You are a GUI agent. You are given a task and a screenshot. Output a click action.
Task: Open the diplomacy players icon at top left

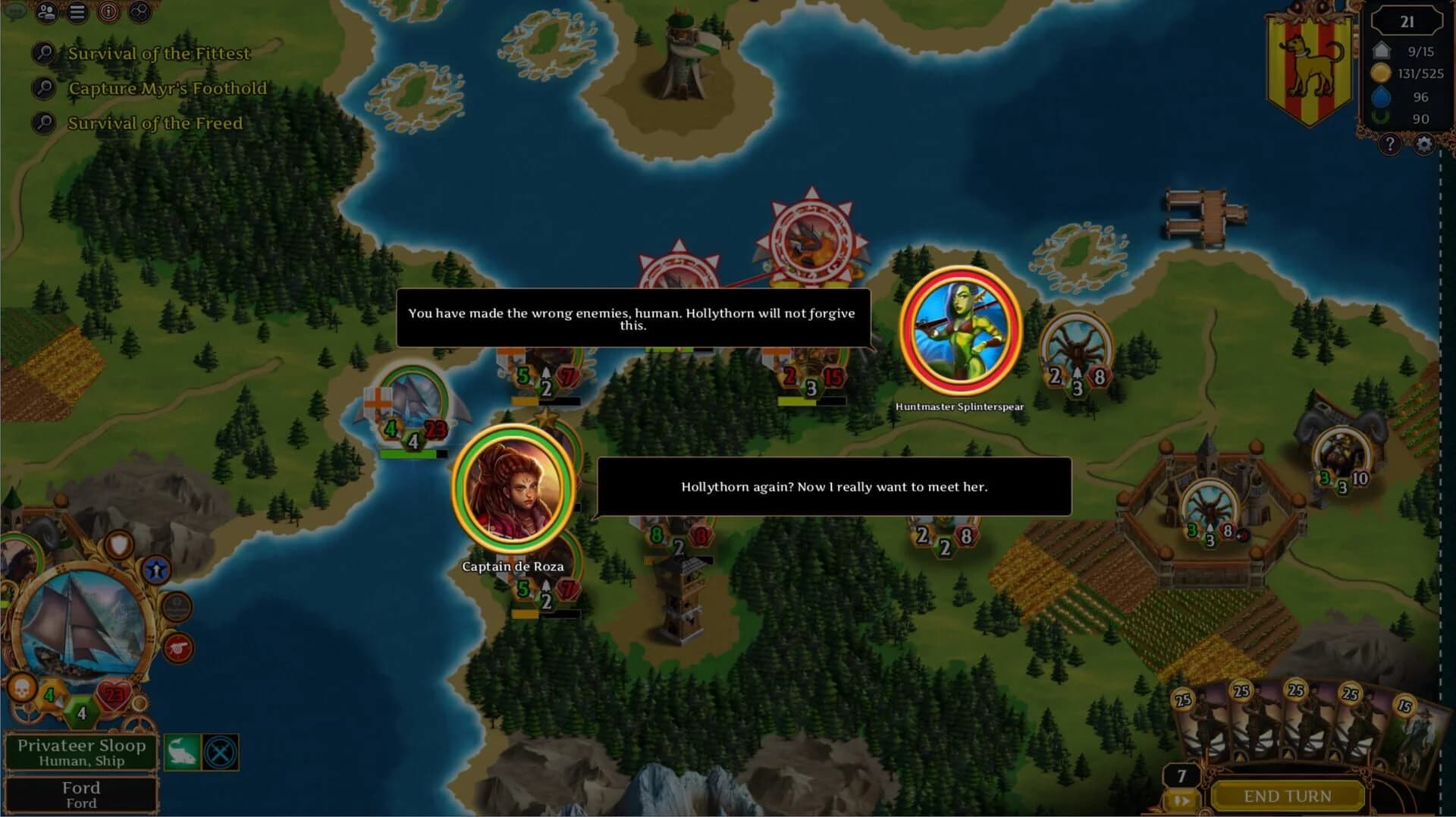pyautogui.click(x=47, y=12)
